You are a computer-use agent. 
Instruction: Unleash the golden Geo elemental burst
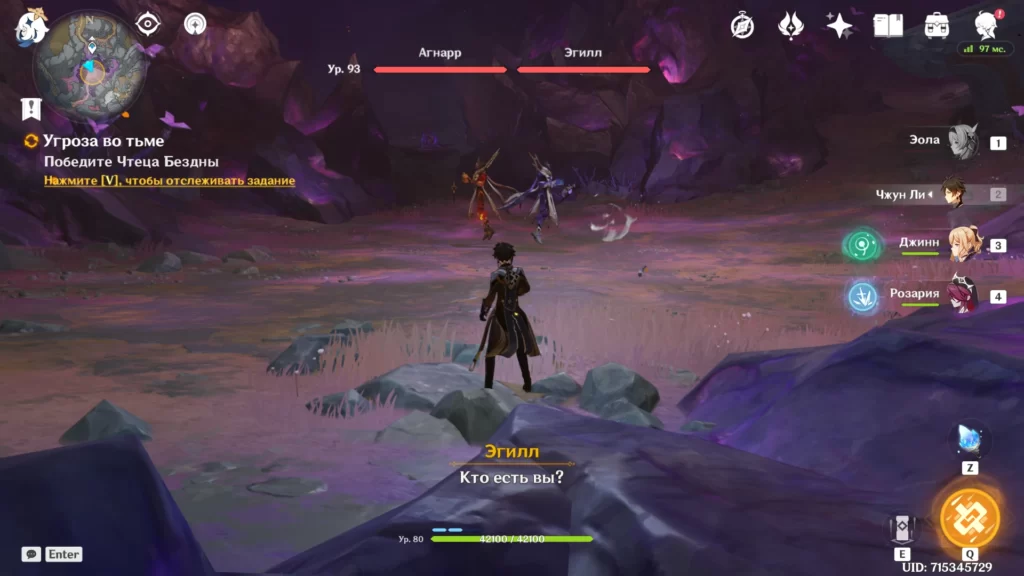click(970, 517)
